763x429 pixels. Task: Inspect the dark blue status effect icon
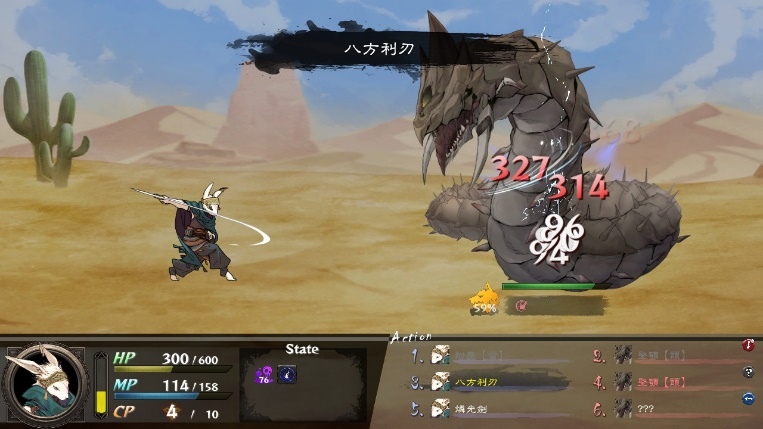287,375
